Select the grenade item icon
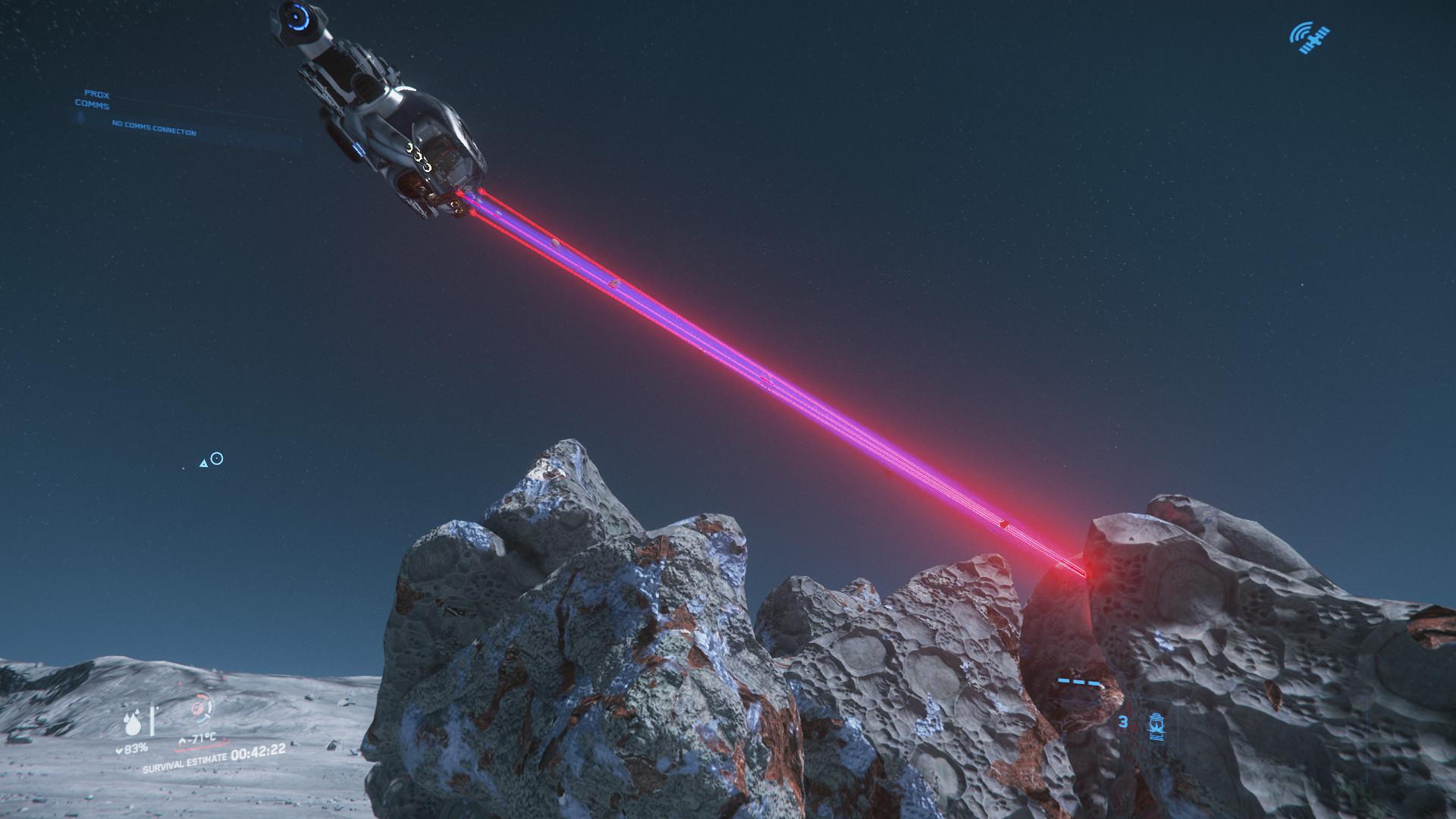1456x819 pixels. coord(1158,725)
